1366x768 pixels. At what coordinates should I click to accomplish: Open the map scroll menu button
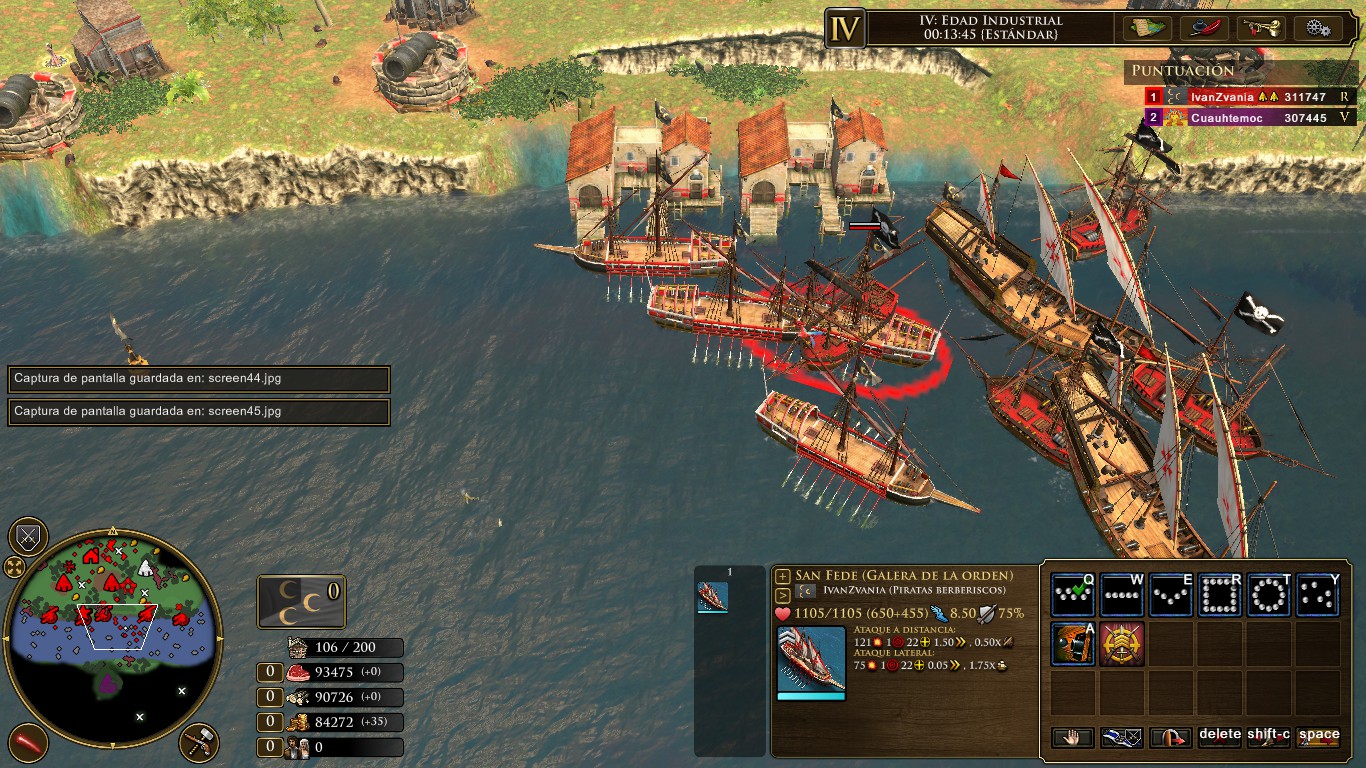[x=1147, y=28]
